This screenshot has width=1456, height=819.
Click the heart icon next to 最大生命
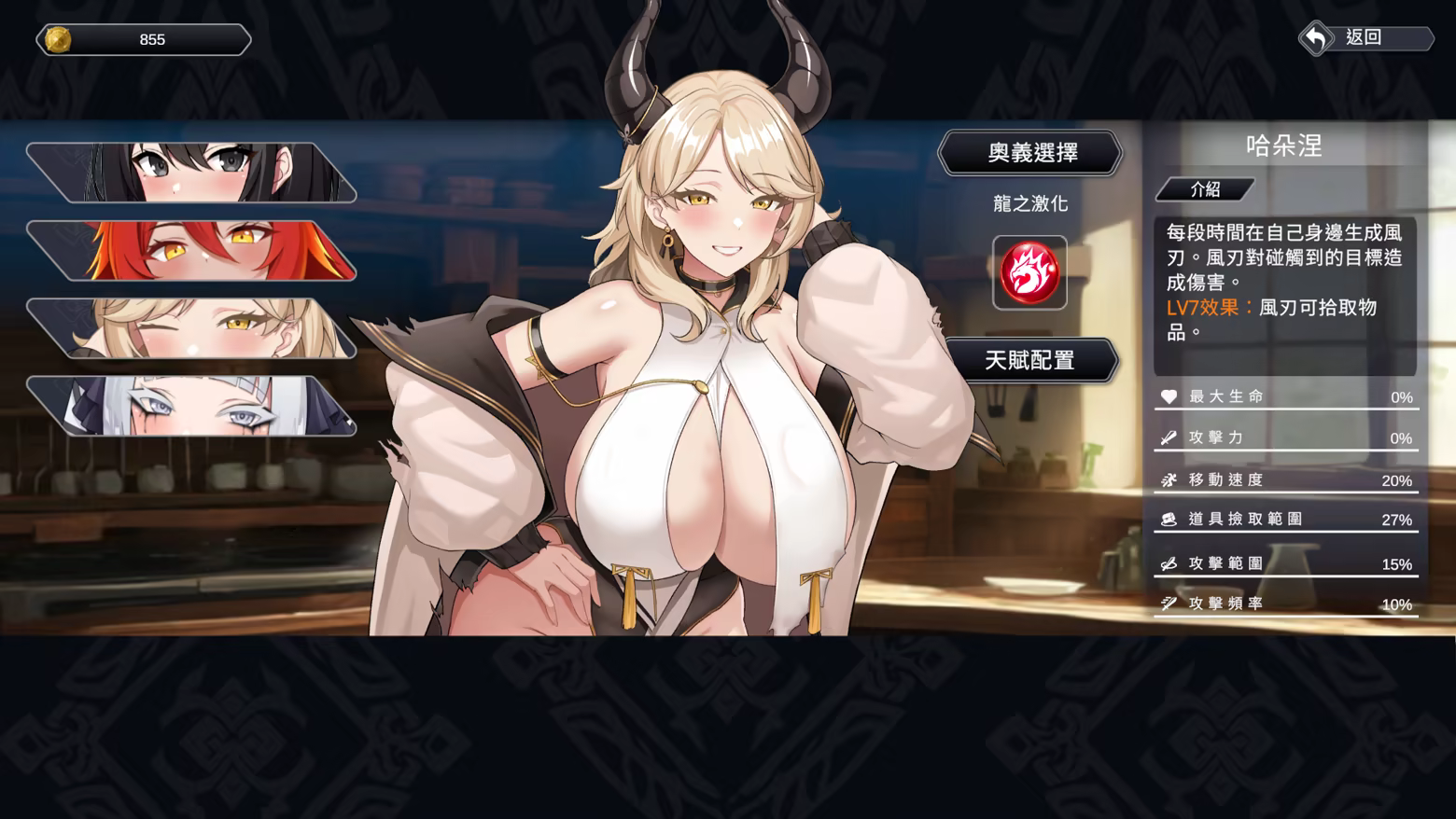click(x=1167, y=396)
